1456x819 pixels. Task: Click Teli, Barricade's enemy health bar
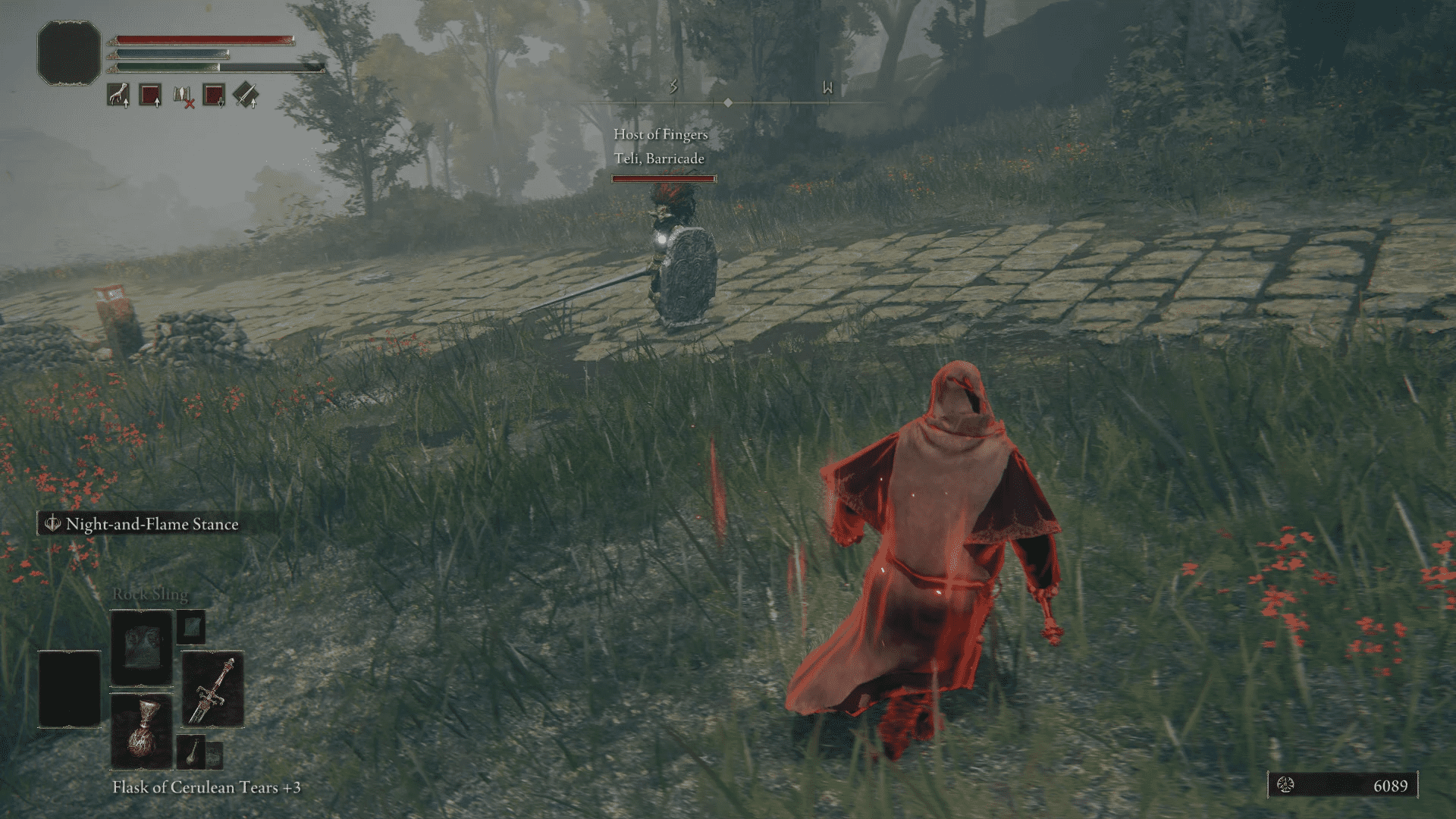[x=662, y=180]
